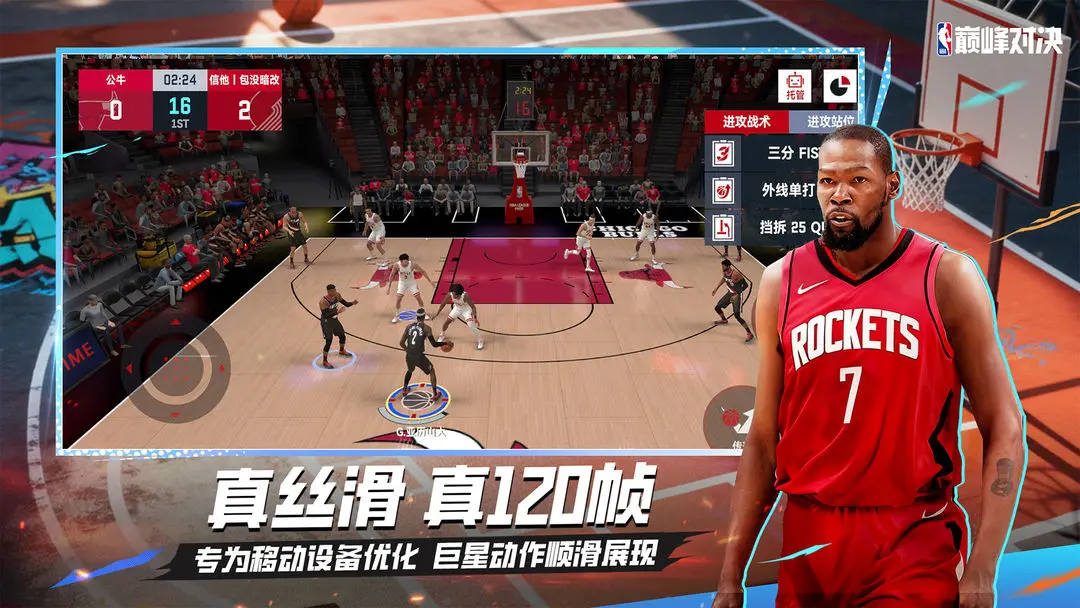Choose the 三分 three-point tactic
The image size is (1080, 608).
click(782, 154)
